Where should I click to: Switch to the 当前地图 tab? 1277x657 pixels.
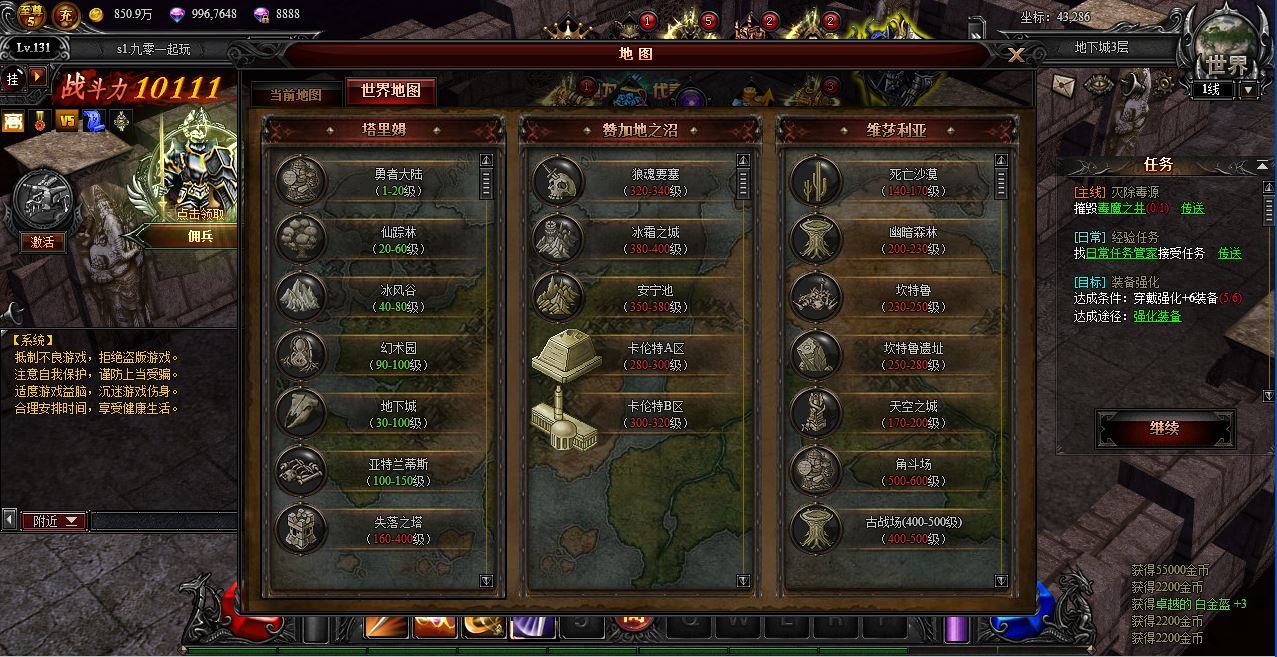(x=295, y=94)
